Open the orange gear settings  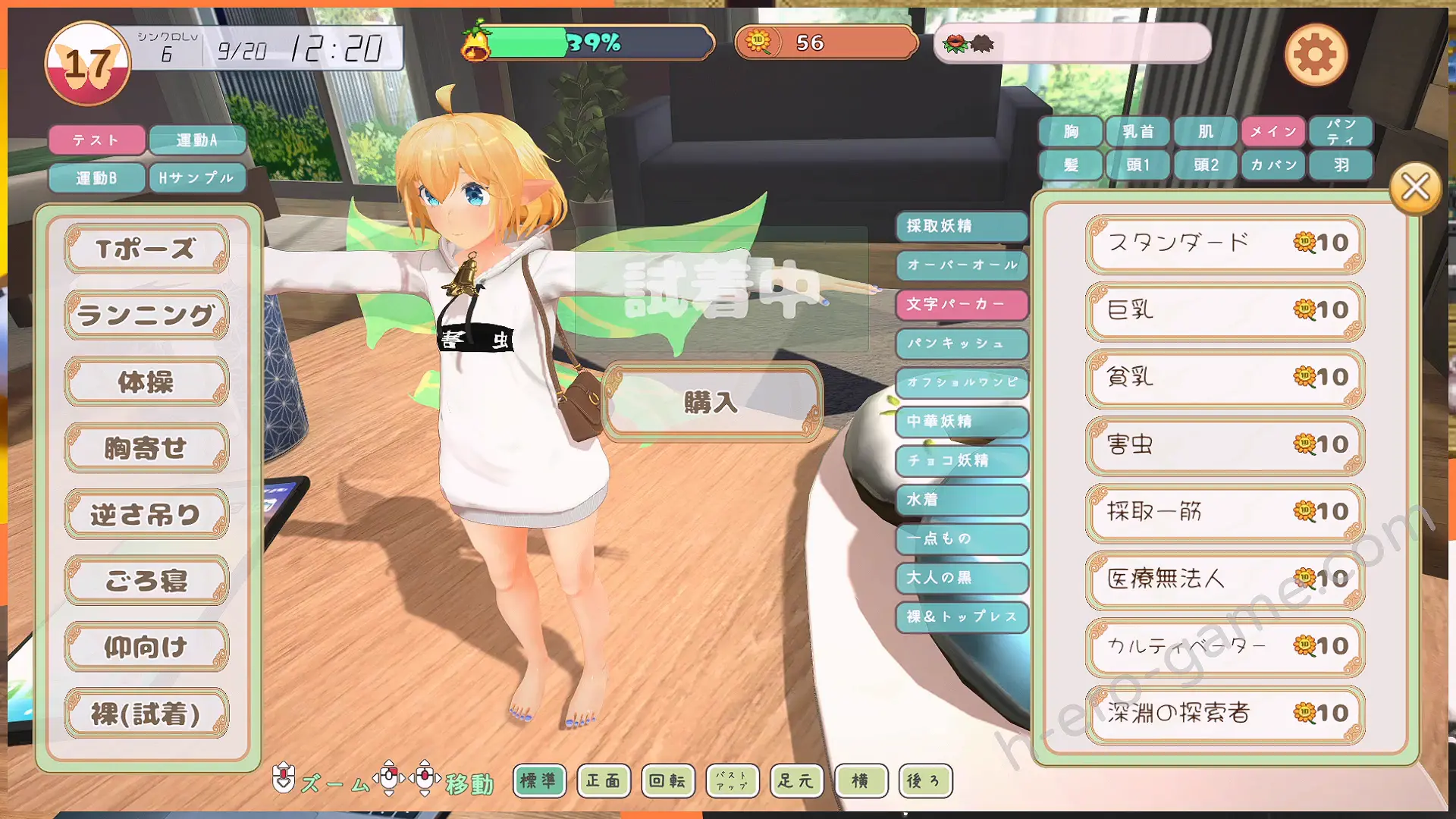[1316, 55]
